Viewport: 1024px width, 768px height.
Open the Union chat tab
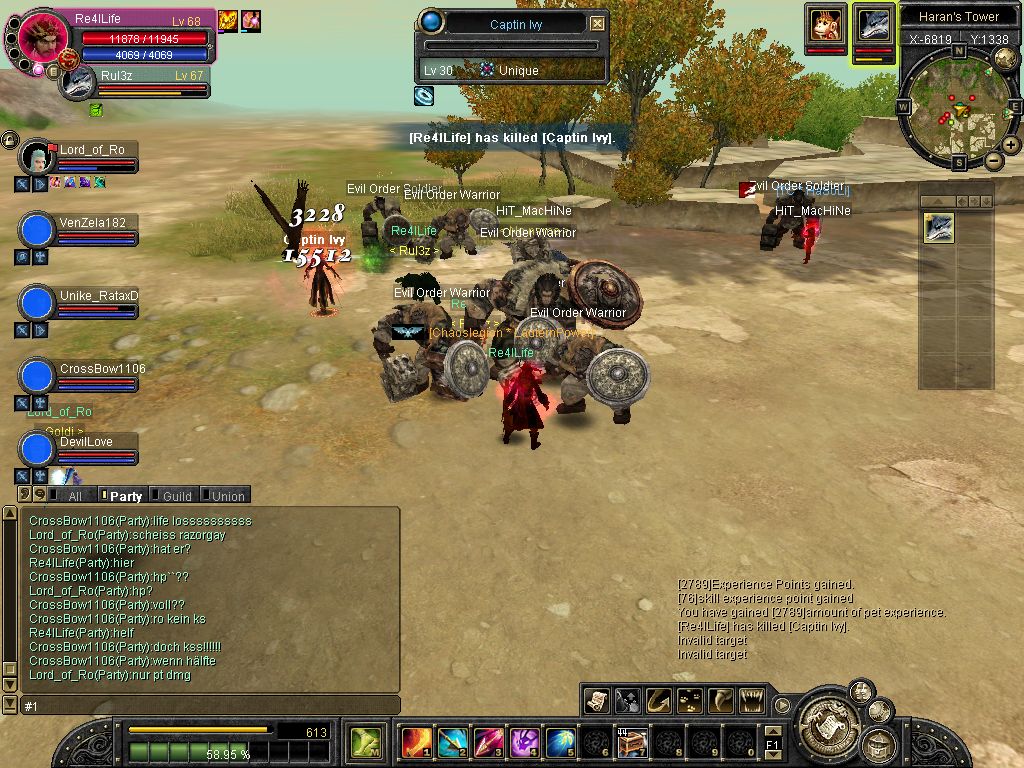pyautogui.click(x=225, y=495)
